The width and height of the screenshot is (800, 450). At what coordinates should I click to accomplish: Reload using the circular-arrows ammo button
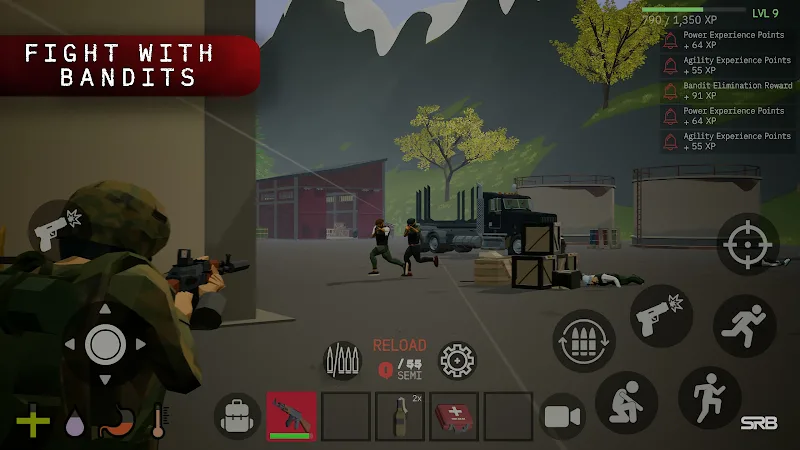pyautogui.click(x=584, y=341)
